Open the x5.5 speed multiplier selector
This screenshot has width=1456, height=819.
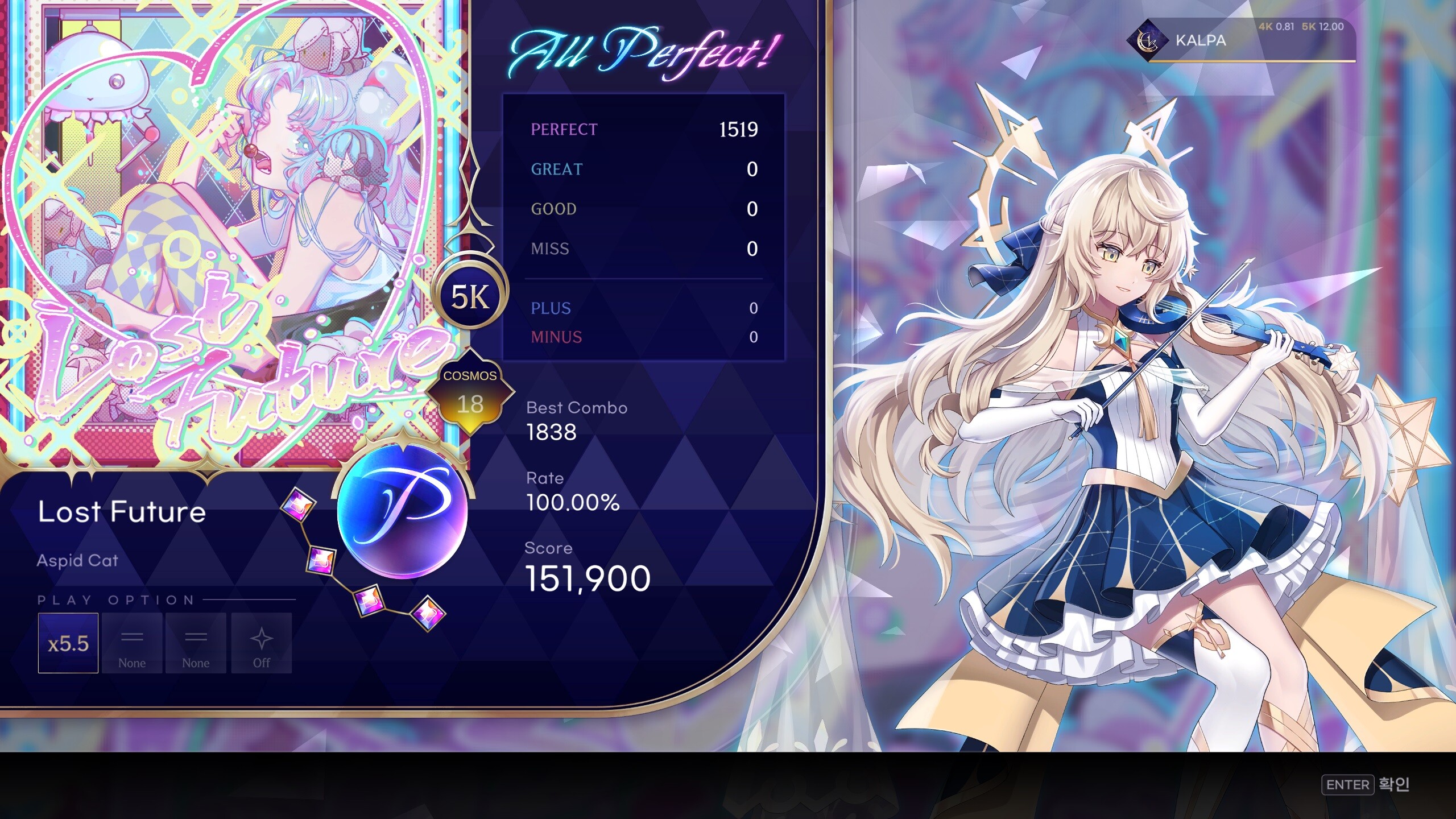[x=68, y=642]
